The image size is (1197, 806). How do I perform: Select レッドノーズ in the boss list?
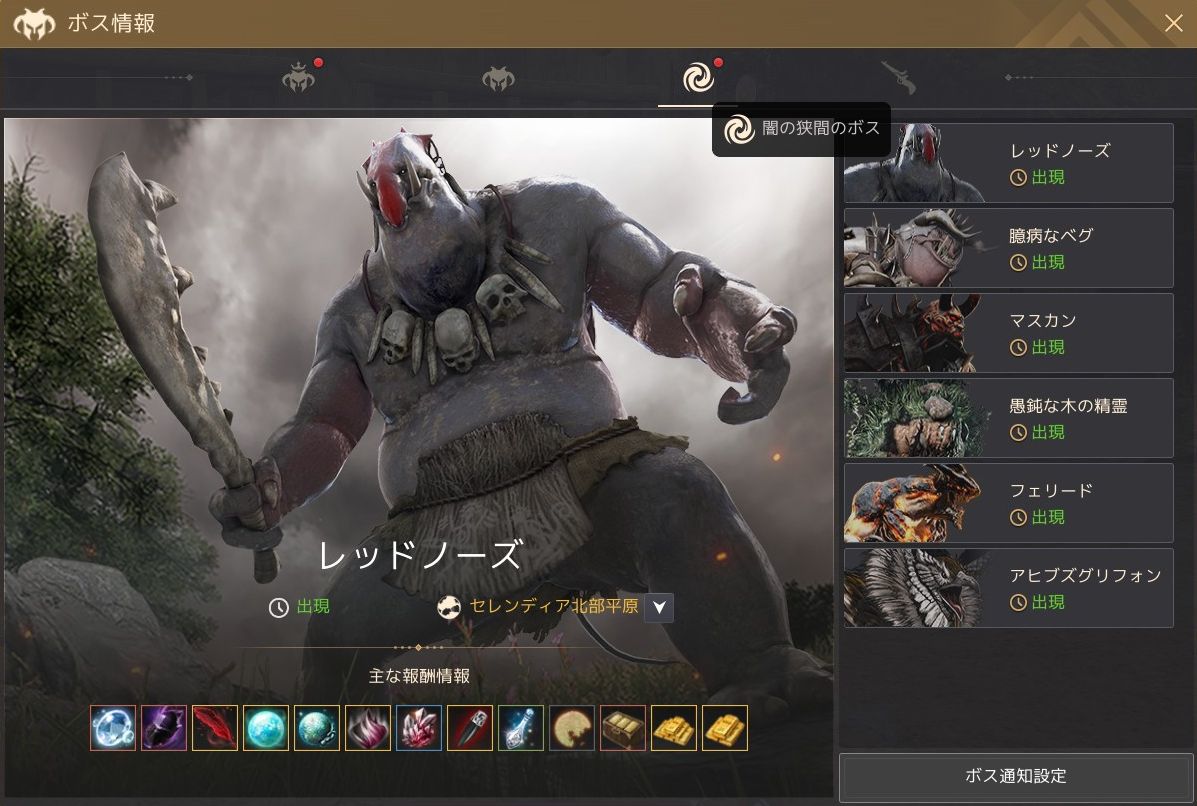coord(1008,163)
